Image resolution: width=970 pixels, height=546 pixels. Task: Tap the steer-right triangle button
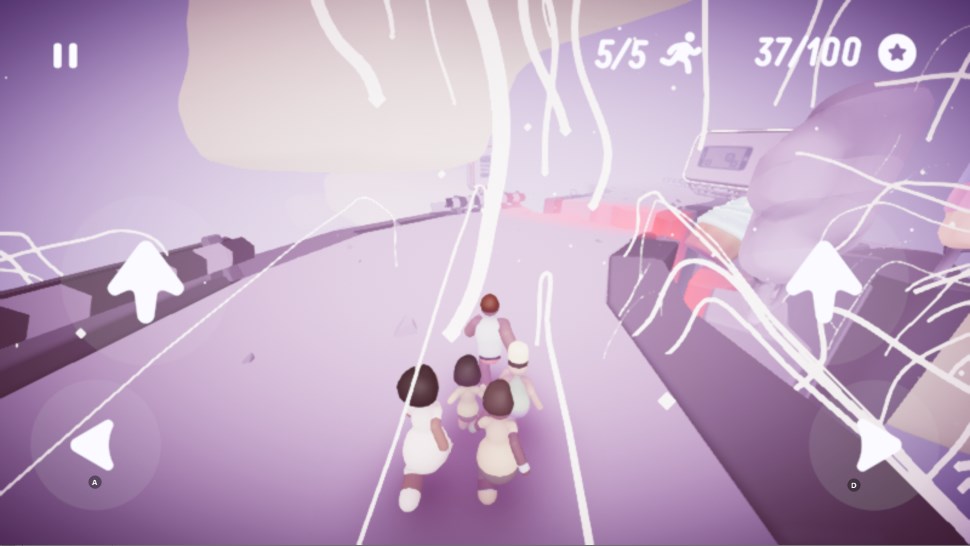(x=875, y=446)
